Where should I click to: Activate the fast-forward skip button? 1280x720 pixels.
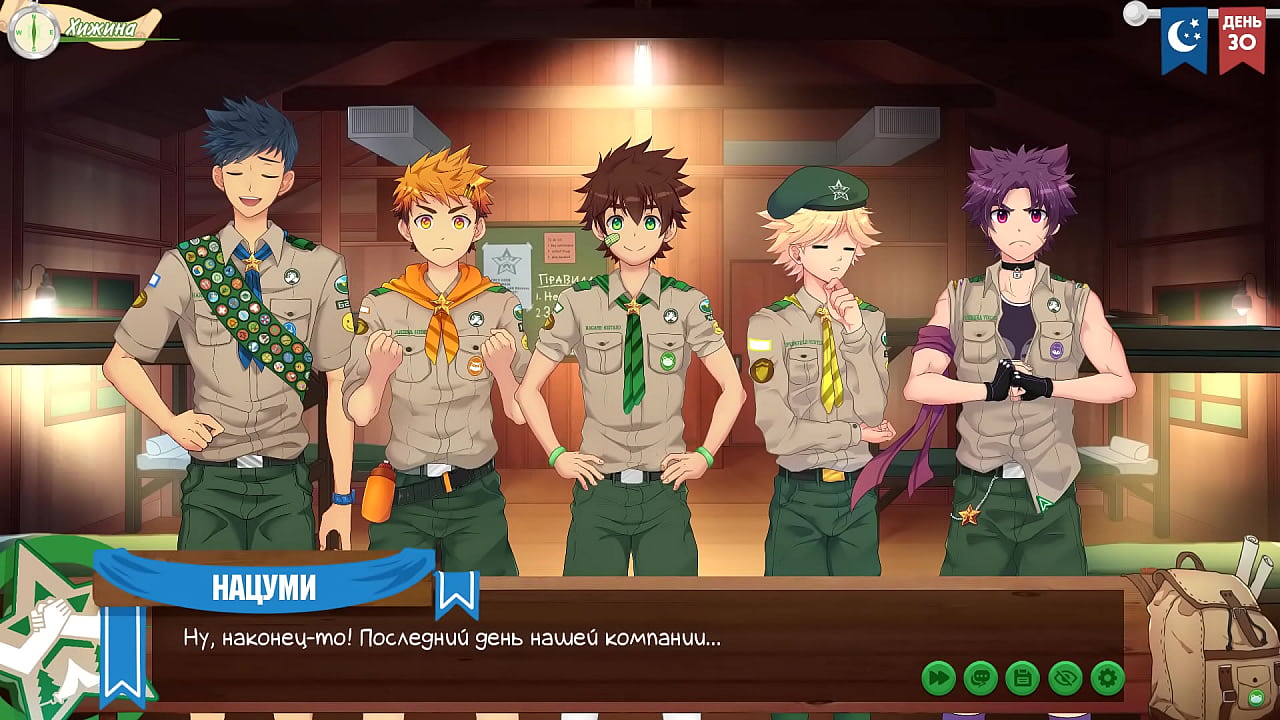tap(938, 678)
